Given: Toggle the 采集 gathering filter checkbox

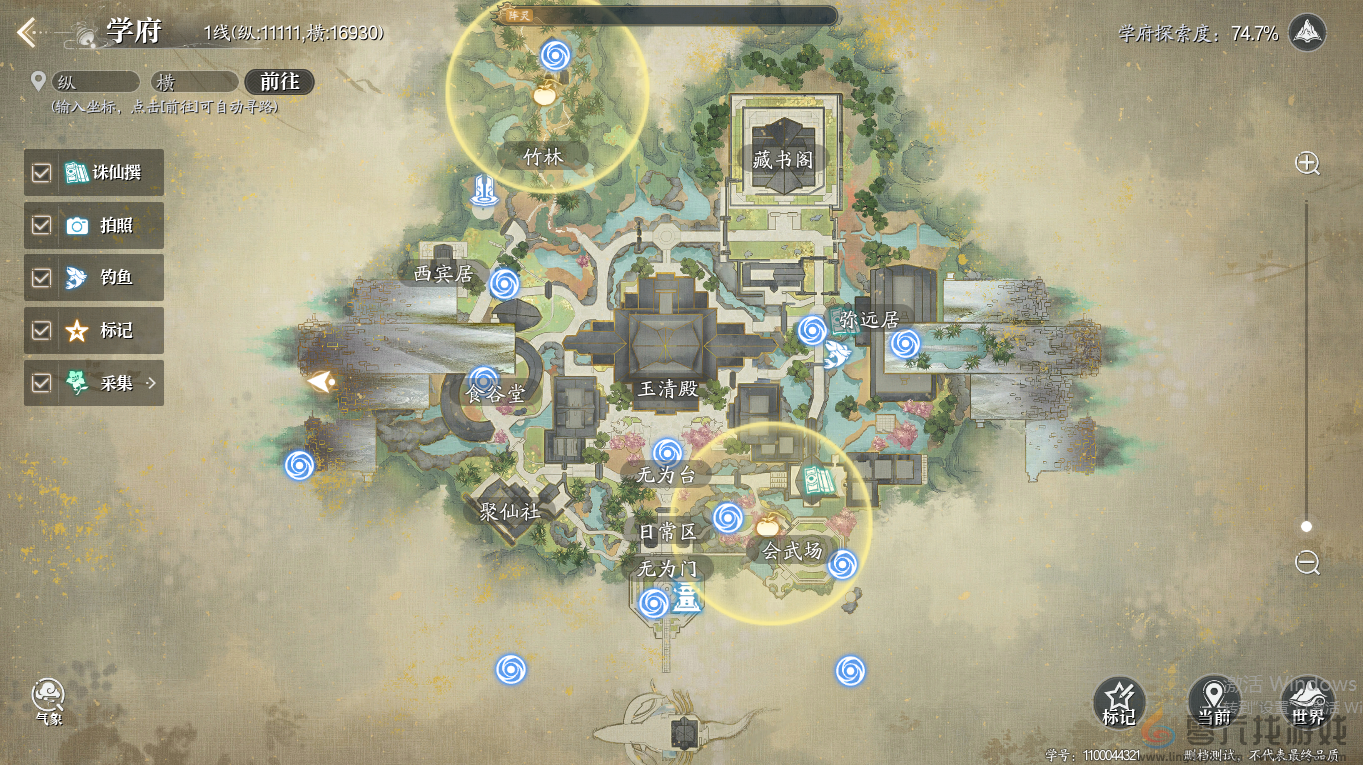Looking at the screenshot, I should point(41,383).
